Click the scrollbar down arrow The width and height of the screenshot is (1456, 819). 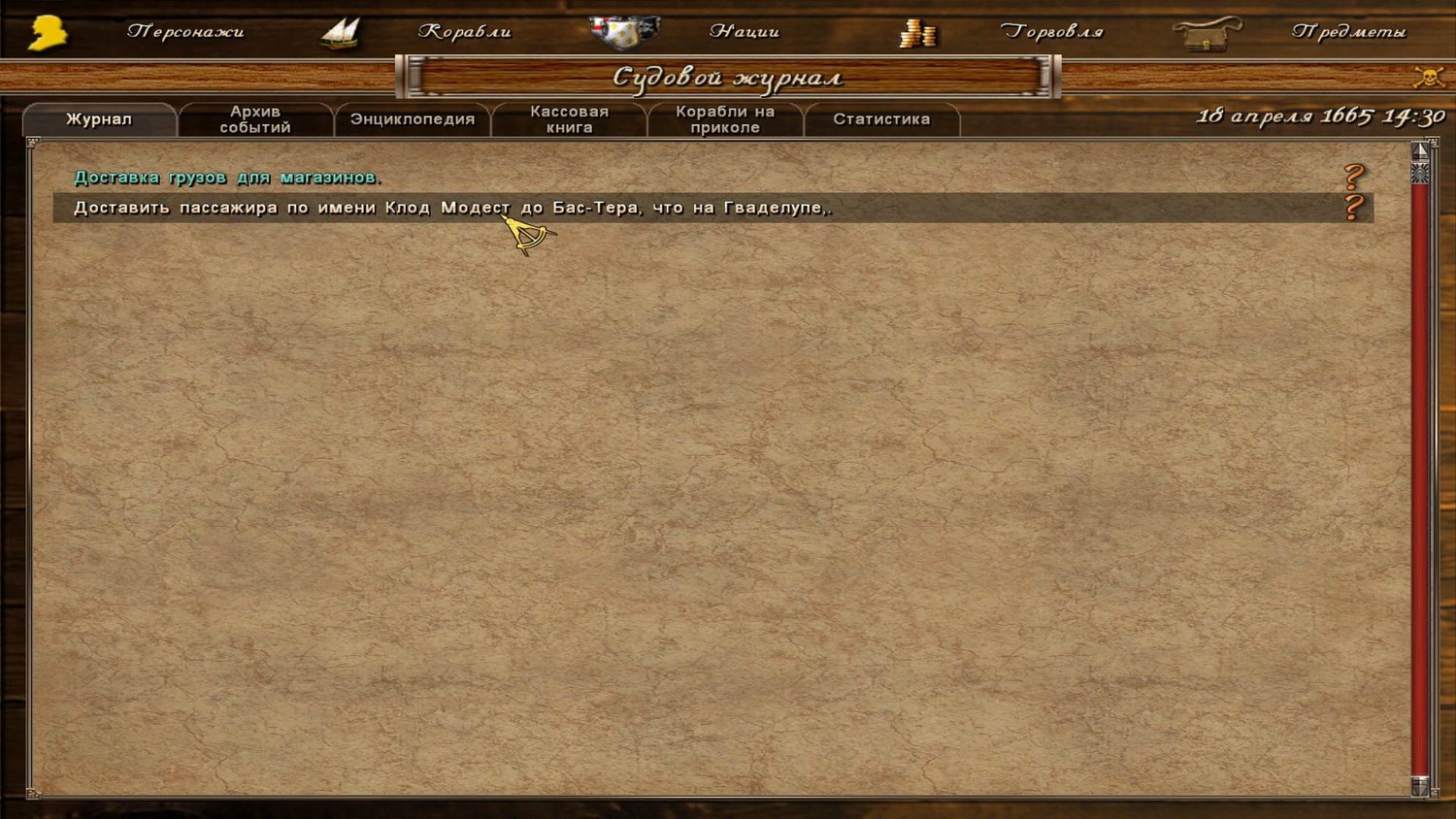(1420, 787)
